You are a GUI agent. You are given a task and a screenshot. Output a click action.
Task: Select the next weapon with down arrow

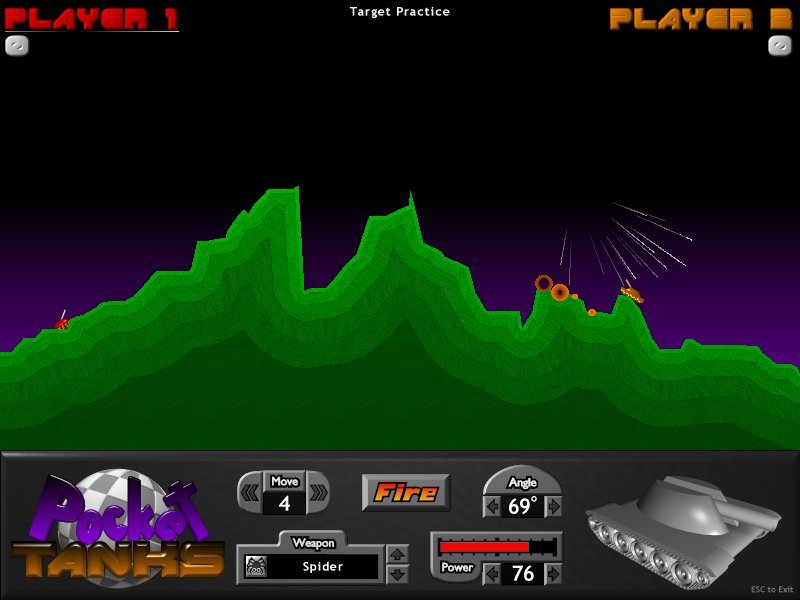click(397, 574)
